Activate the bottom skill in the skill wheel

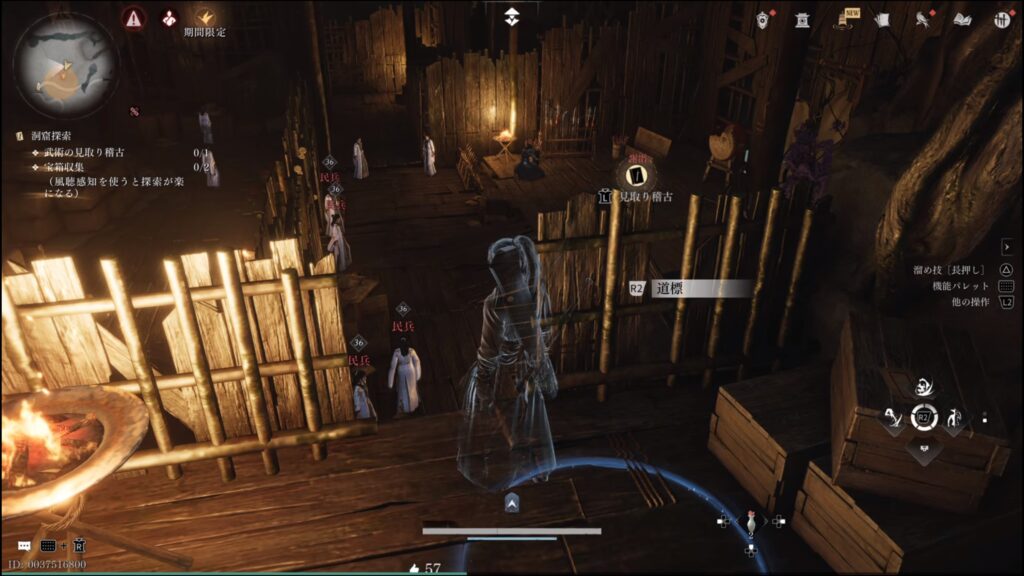click(x=925, y=450)
